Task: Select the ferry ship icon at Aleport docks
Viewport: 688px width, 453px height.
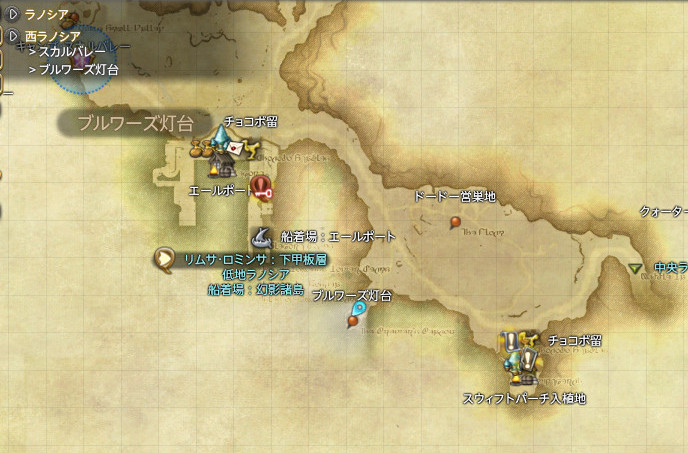Action: (260, 238)
